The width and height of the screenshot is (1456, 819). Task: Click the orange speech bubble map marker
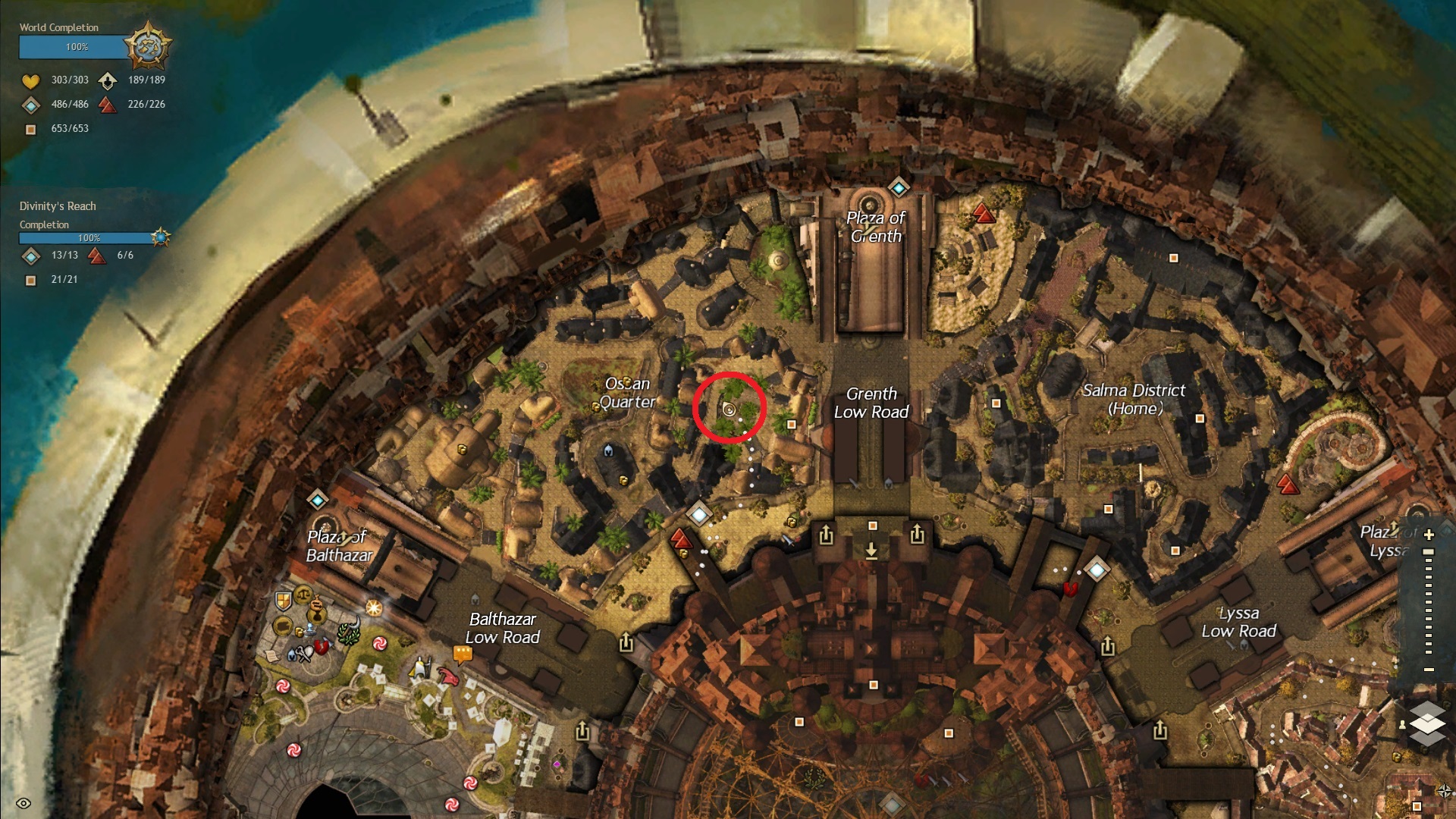[462, 653]
